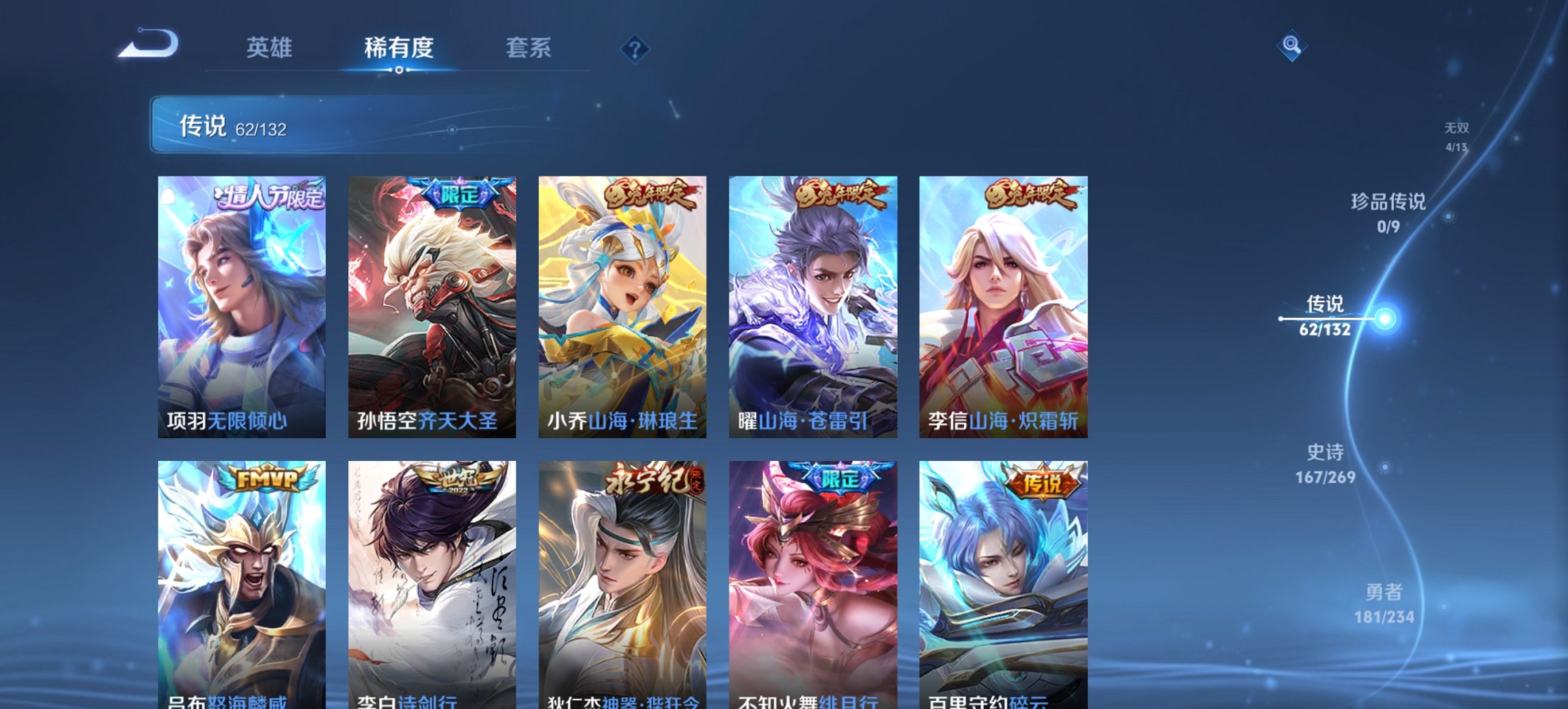Click the 世纪2022 badge on 李白 skin
This screenshot has width=1568, height=709.
[x=458, y=481]
